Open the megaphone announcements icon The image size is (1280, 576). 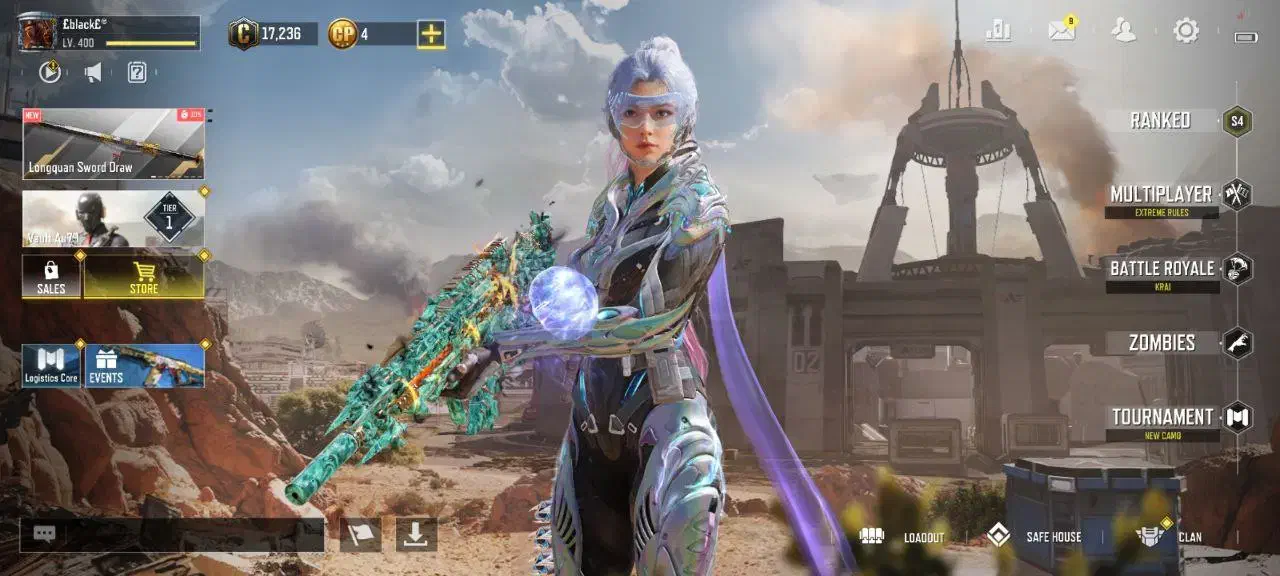point(93,72)
